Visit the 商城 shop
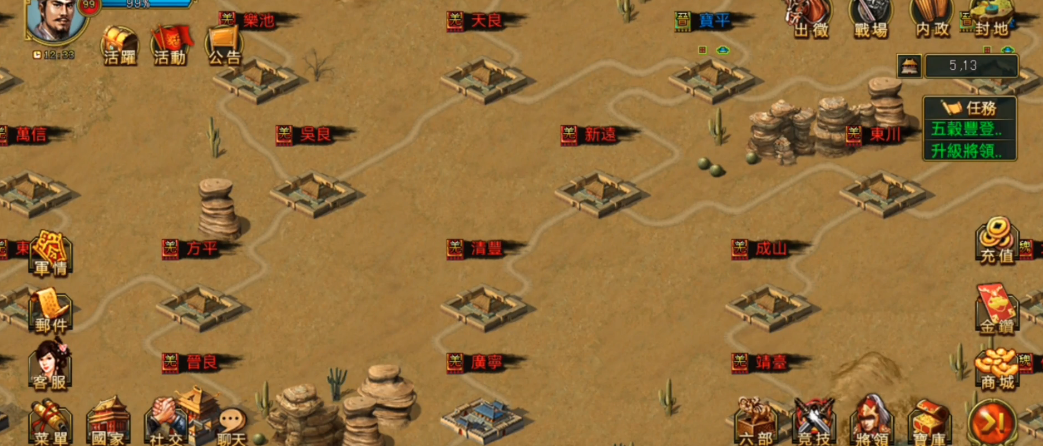The width and height of the screenshot is (1043, 446). click(x=996, y=368)
